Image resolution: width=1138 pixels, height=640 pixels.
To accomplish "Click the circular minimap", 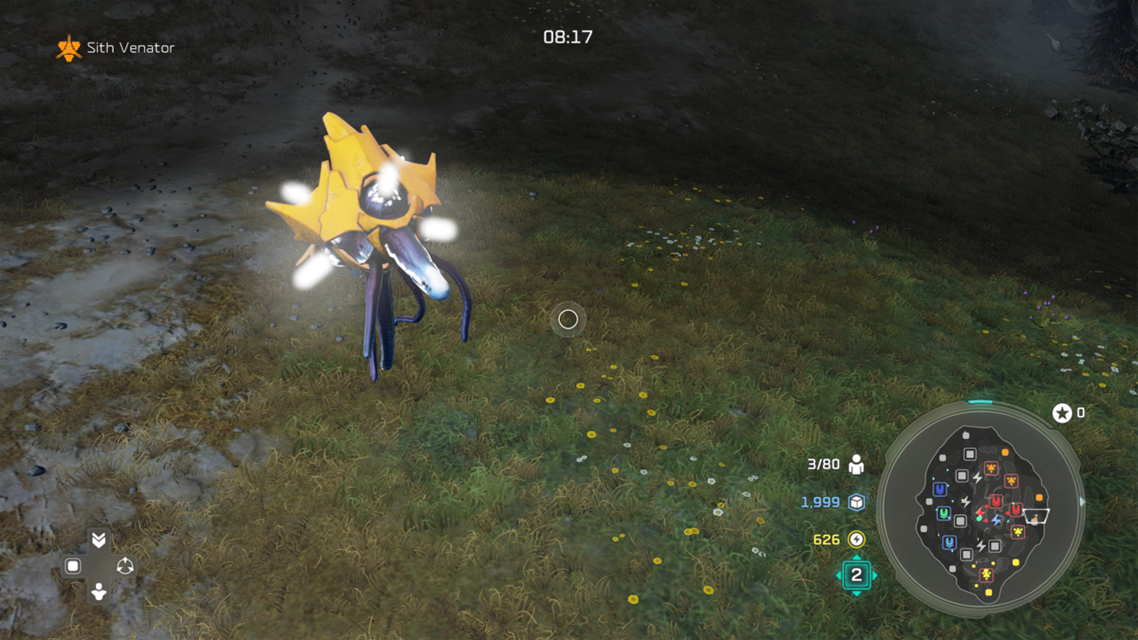I will (x=980, y=508).
